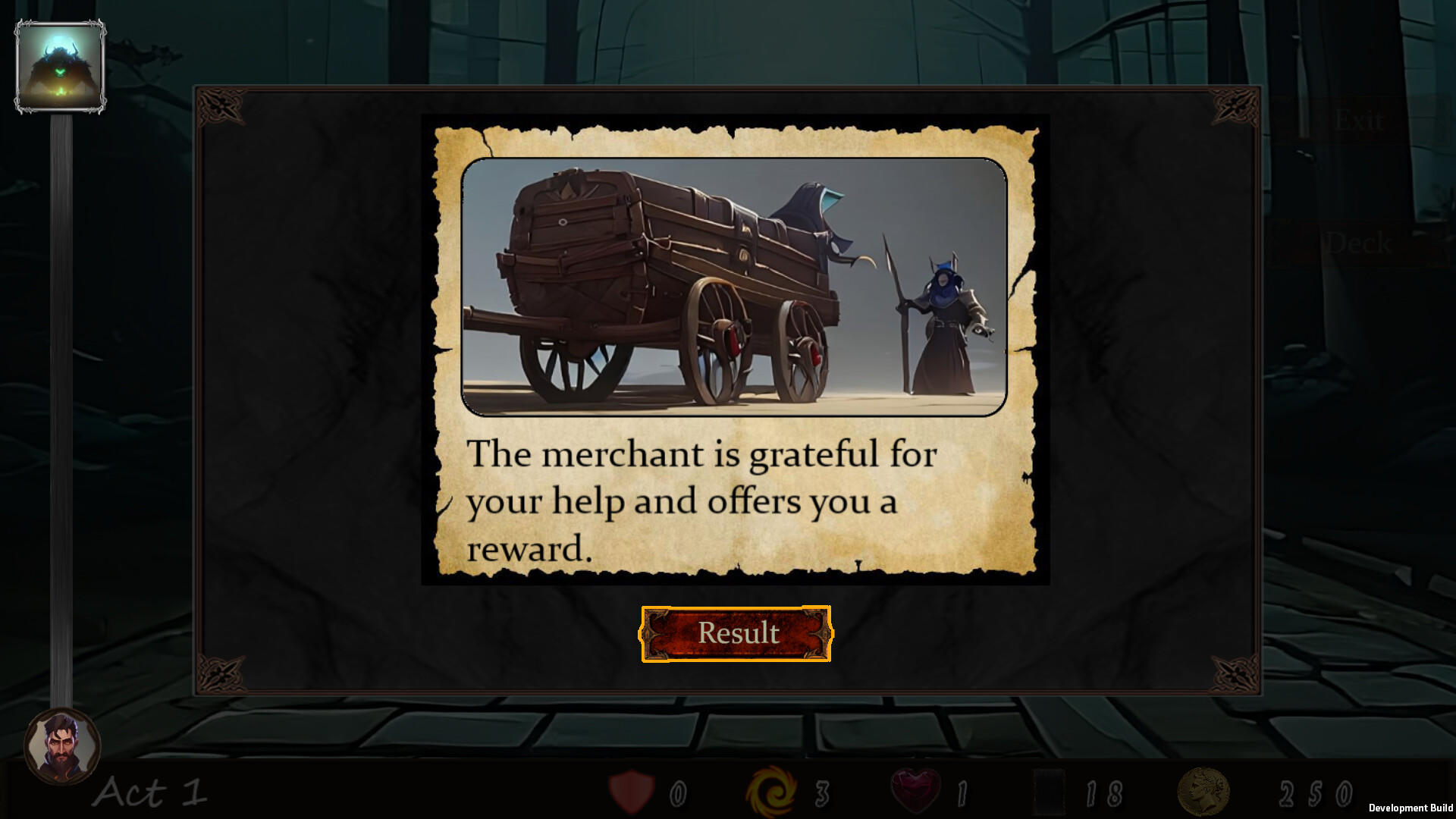Click the parchment event description text

coord(701,500)
